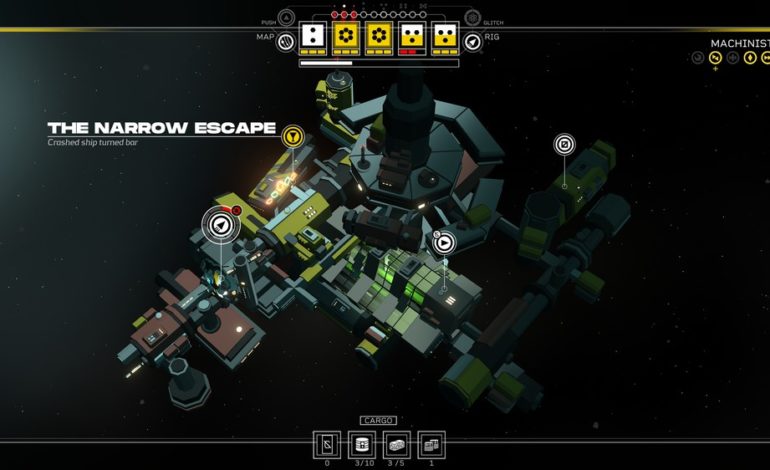Select the cargo slot holding 1 item
The image size is (770, 470).
coord(429,444)
